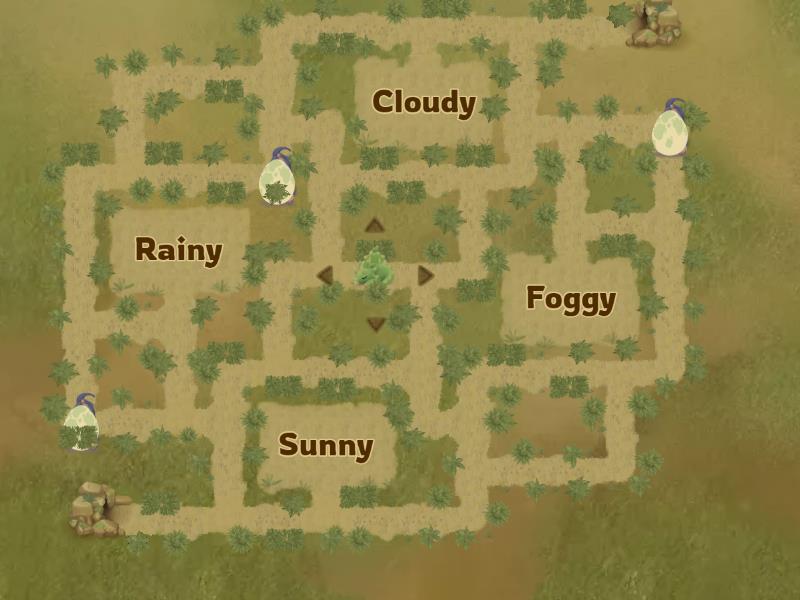The image size is (800, 600).
Task: Choose the Cloudy answer zone
Action: pos(423,102)
